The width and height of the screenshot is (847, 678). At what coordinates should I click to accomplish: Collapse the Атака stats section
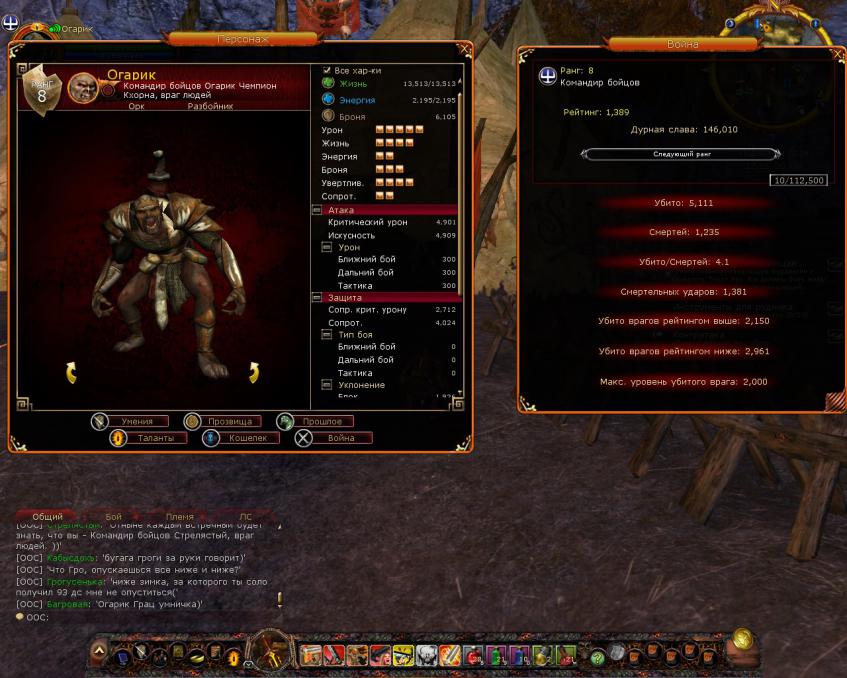[317, 210]
